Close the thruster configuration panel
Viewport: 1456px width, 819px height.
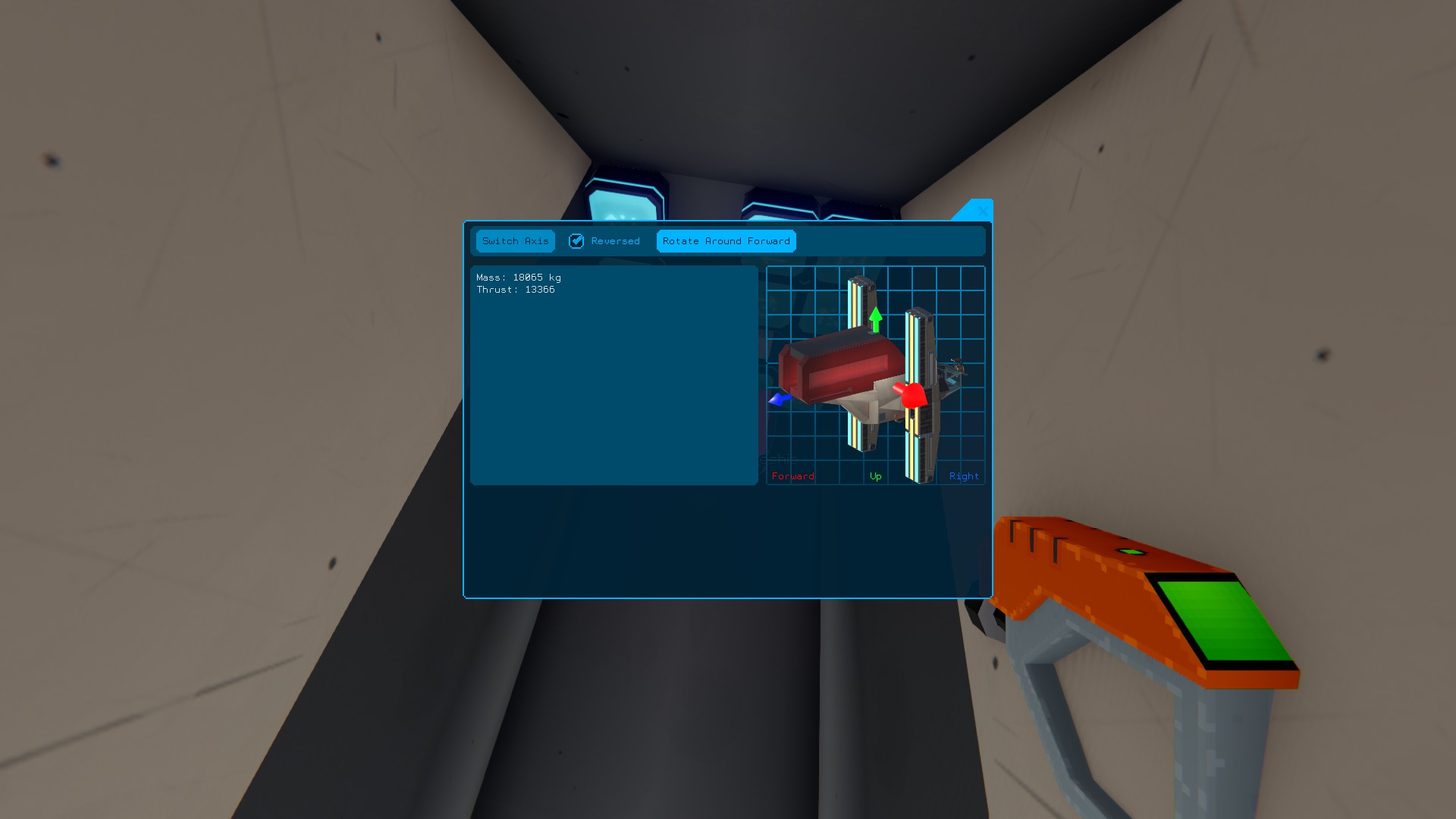point(982,212)
